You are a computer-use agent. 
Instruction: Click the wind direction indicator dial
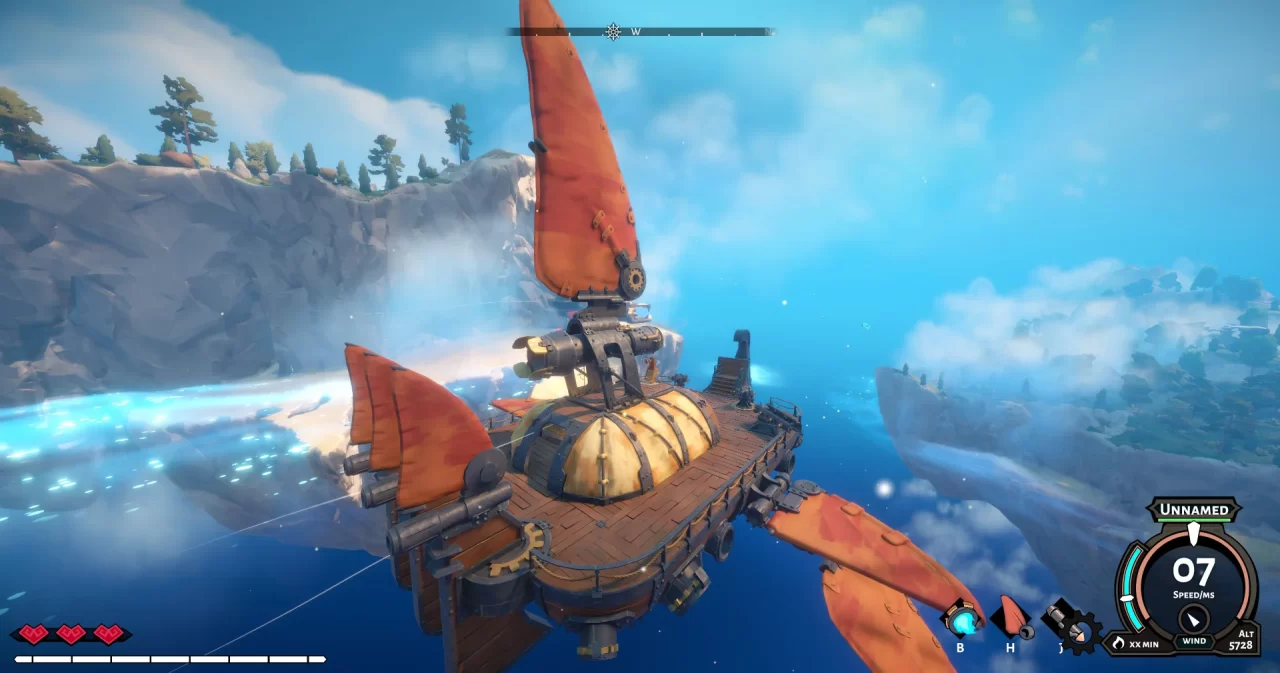pyautogui.click(x=1194, y=617)
